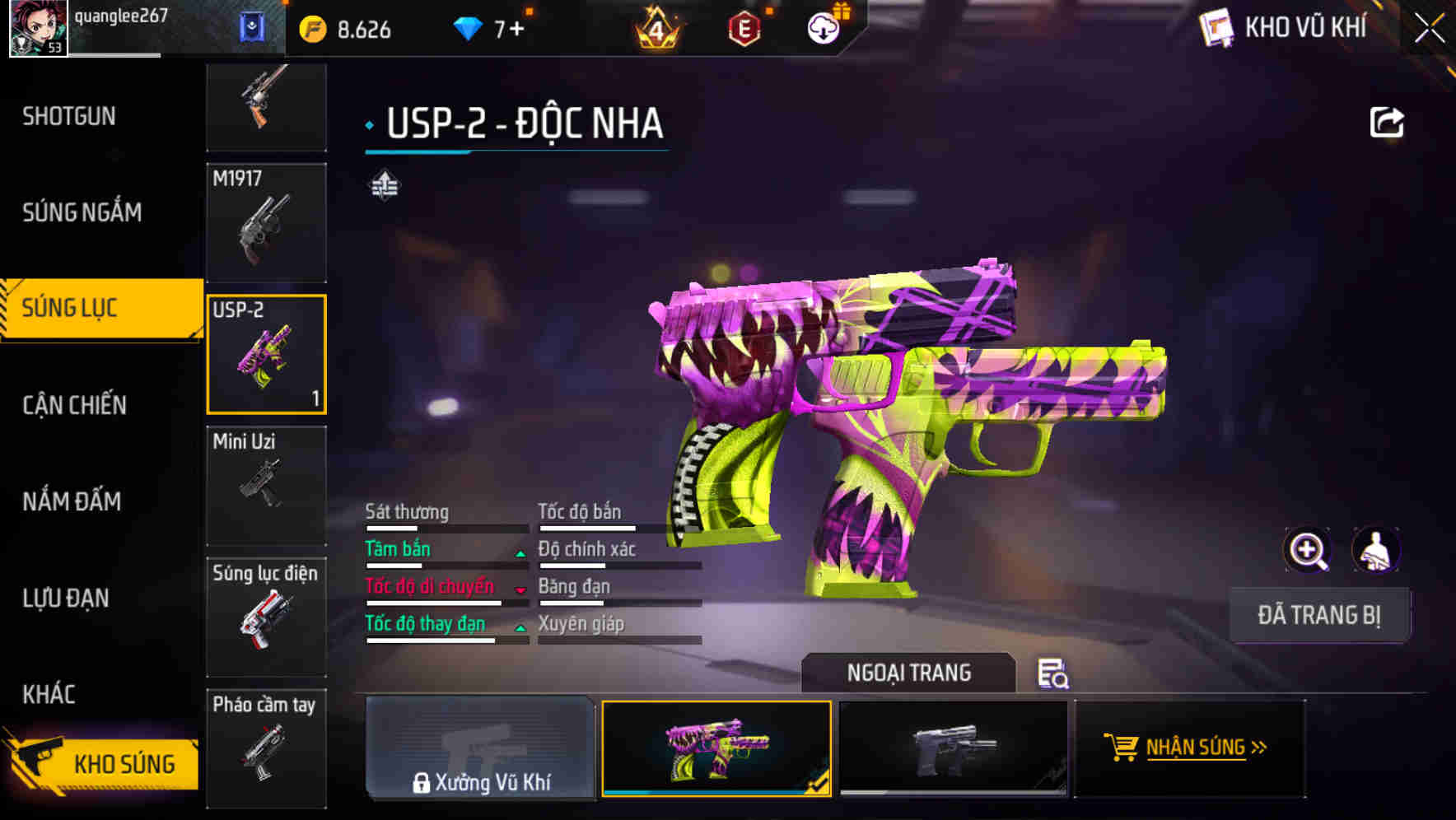Open the cloud gift download icon
This screenshot has width=1456, height=820.
(x=823, y=27)
